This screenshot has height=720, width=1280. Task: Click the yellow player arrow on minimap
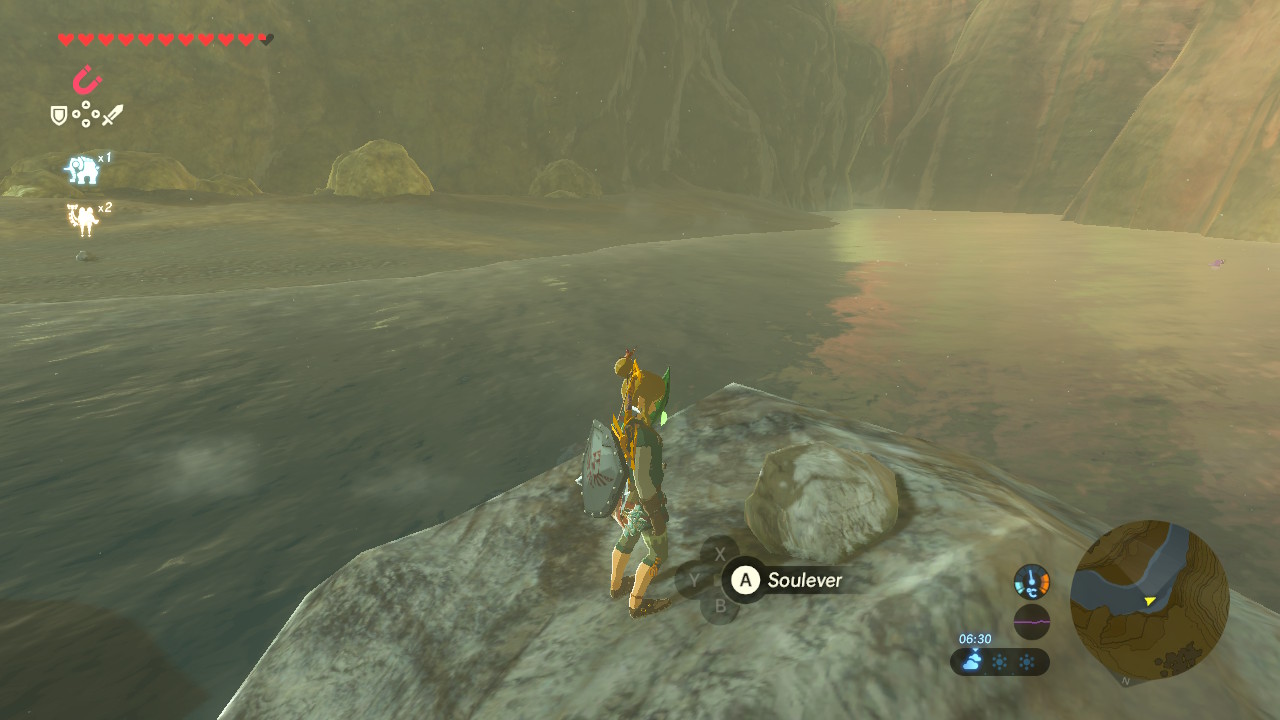point(1150,601)
